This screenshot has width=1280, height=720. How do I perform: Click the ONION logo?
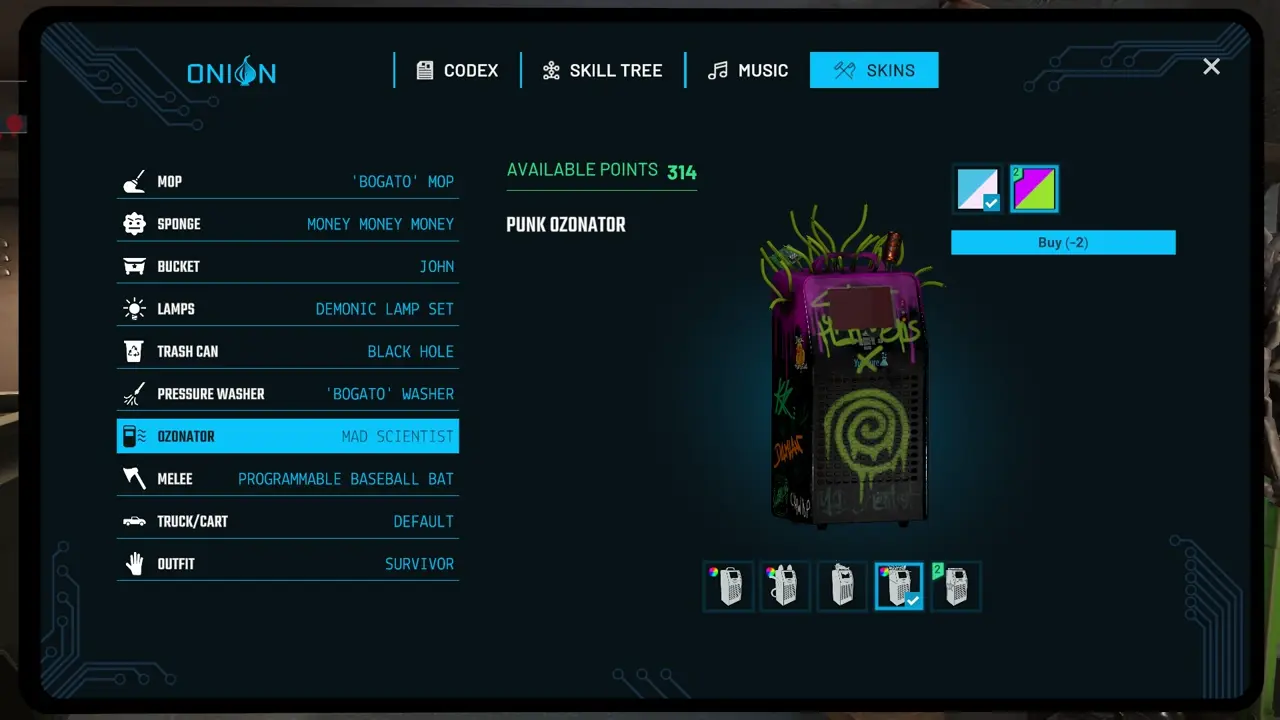tap(232, 71)
